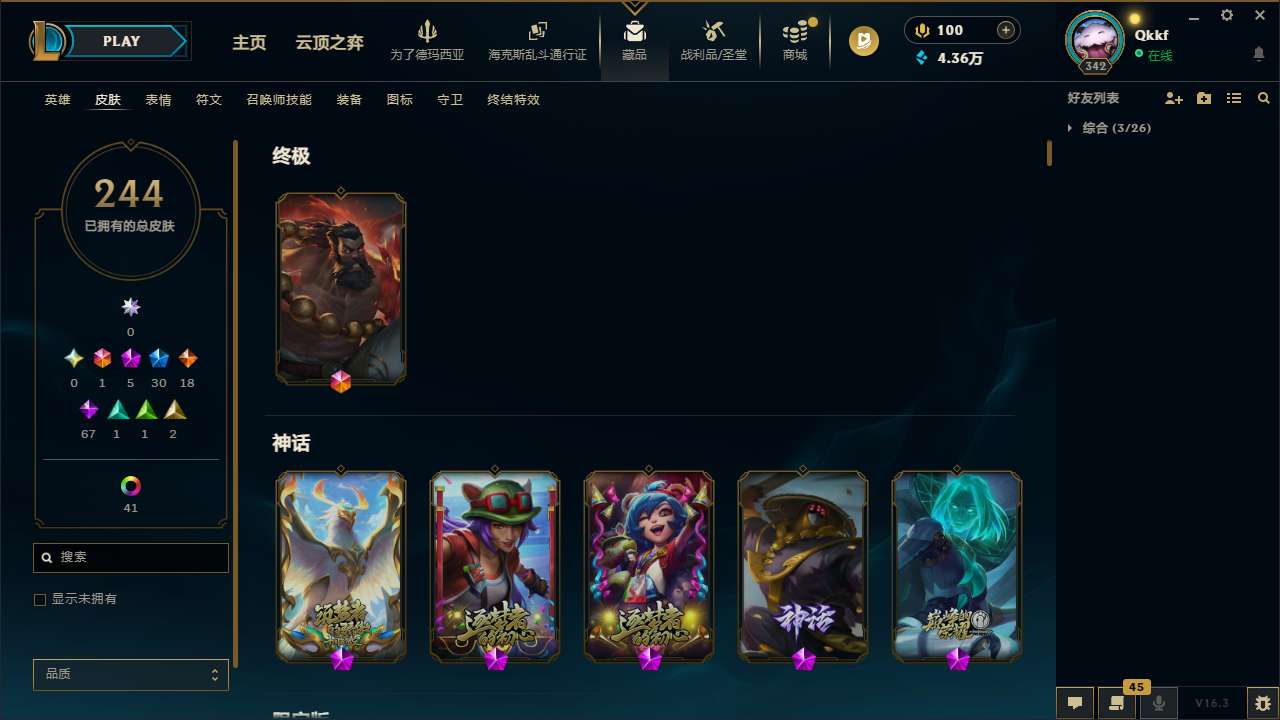Open the friend list search
The height and width of the screenshot is (720, 1280).
point(1263,98)
